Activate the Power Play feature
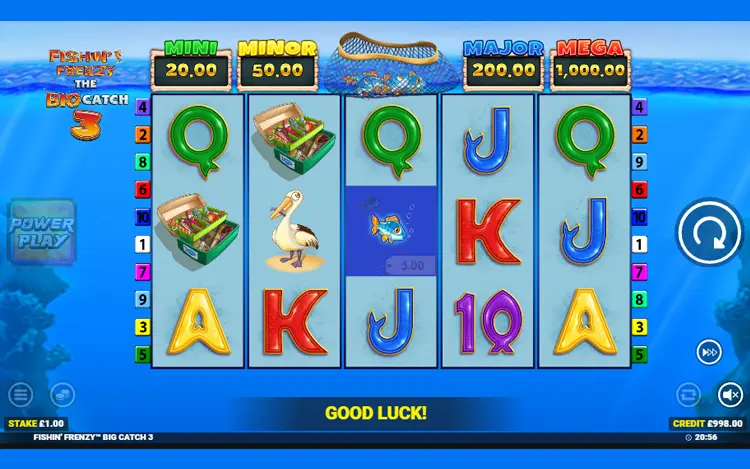 tap(41, 232)
